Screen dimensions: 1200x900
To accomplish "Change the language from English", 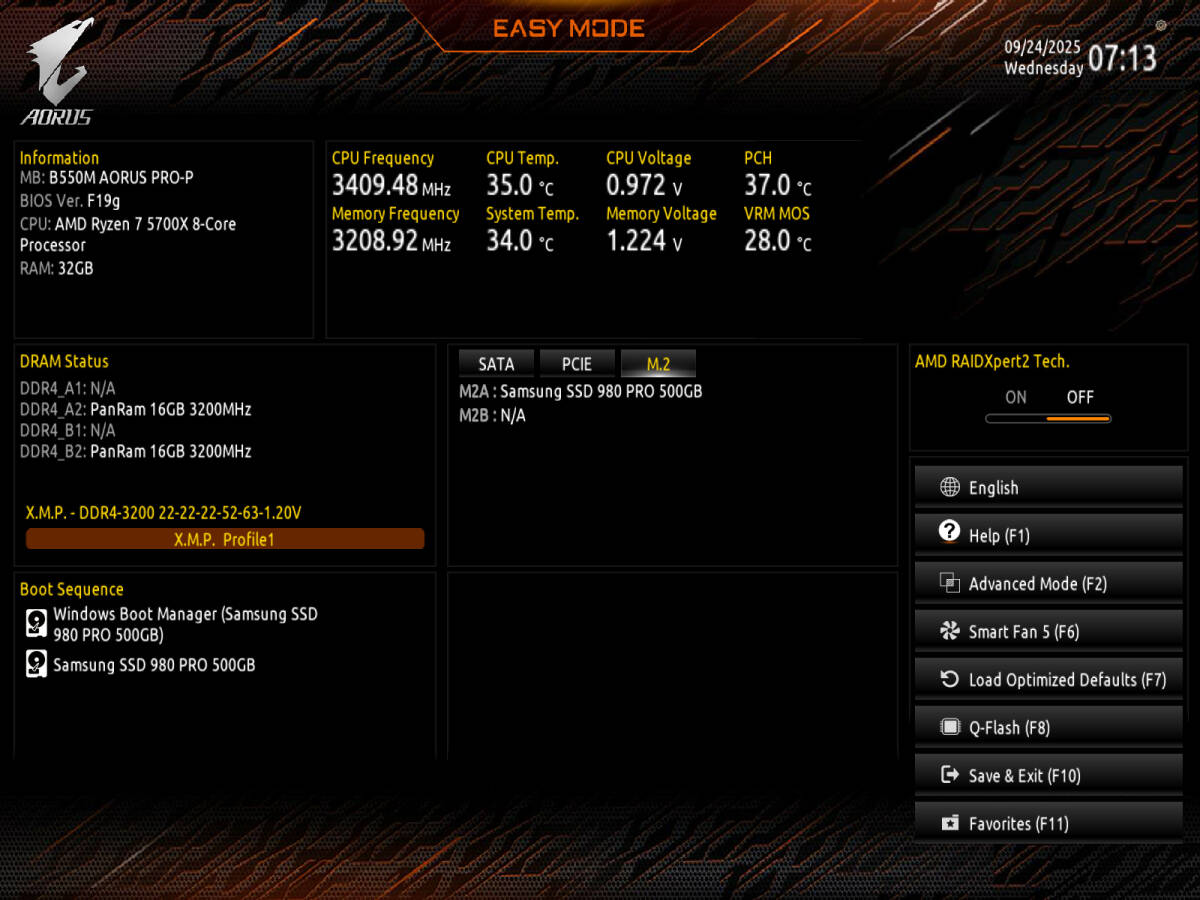I will click(1048, 488).
